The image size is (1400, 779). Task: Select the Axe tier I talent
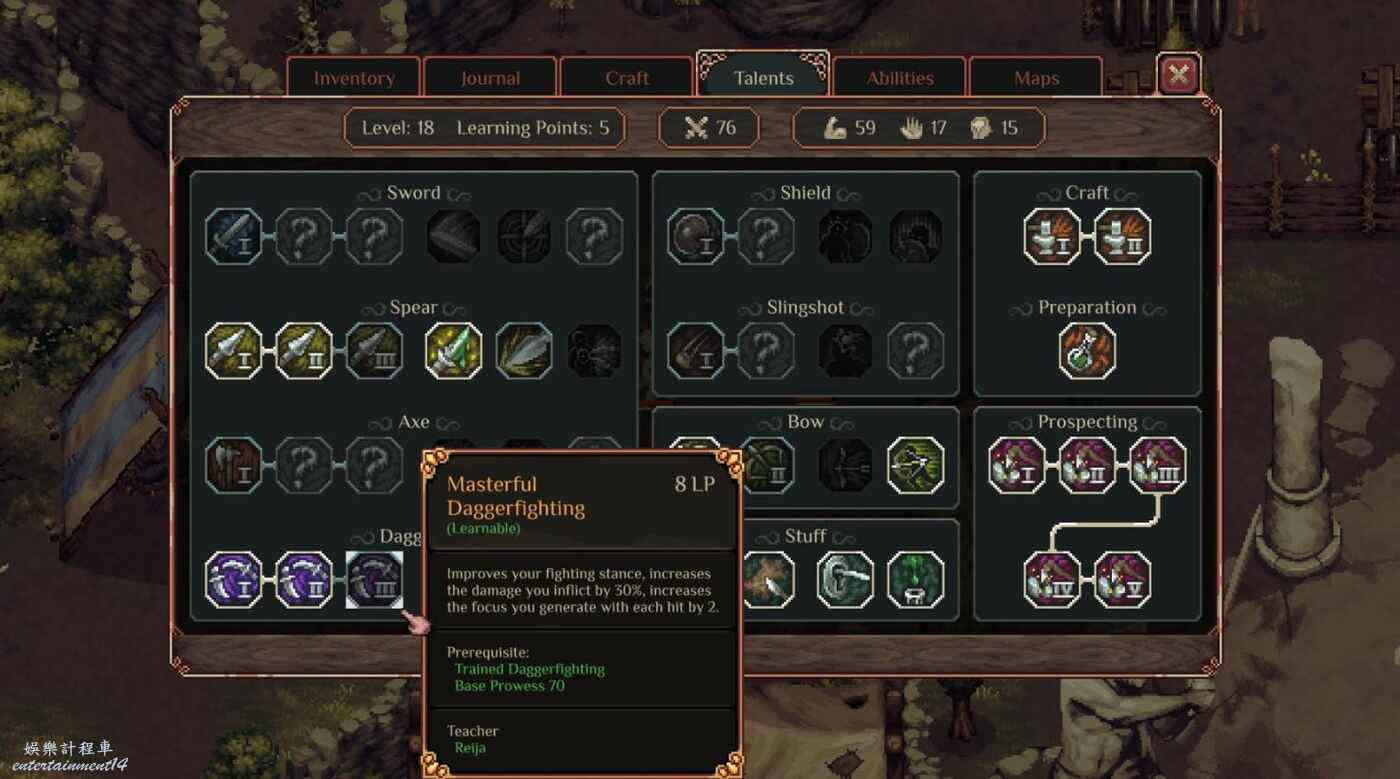[234, 465]
